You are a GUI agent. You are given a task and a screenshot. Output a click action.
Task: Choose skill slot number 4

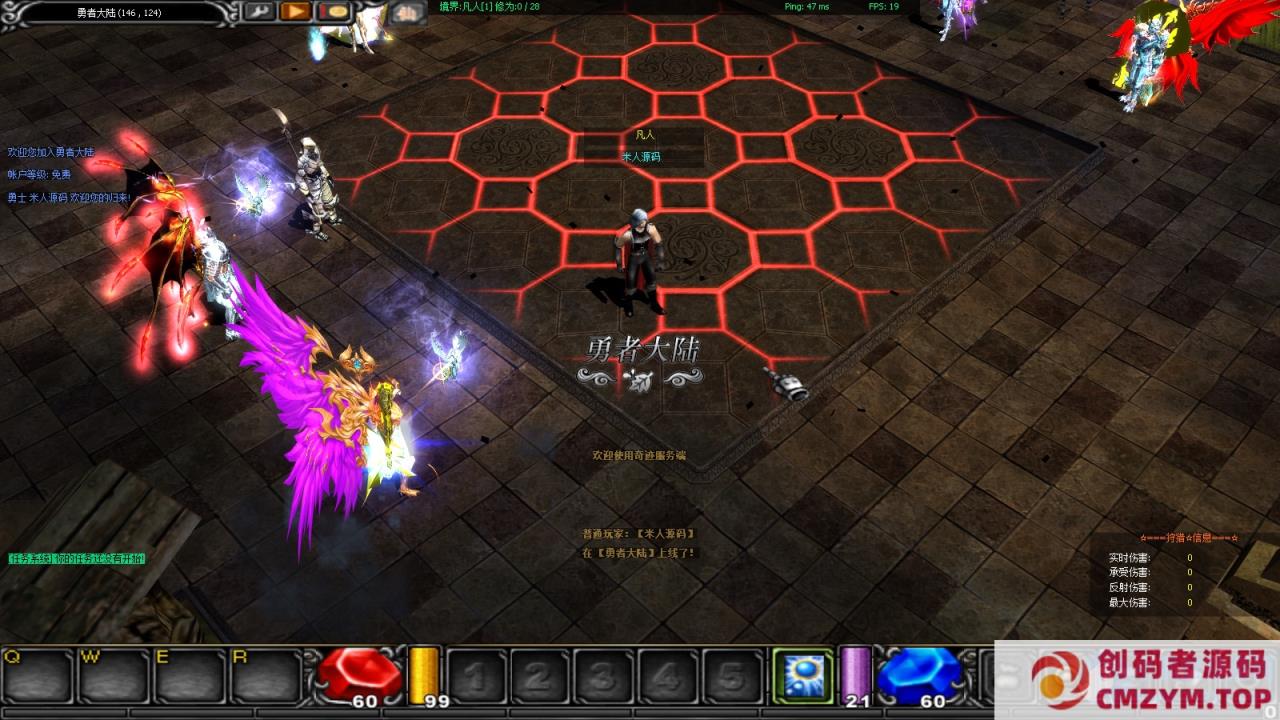click(x=667, y=677)
